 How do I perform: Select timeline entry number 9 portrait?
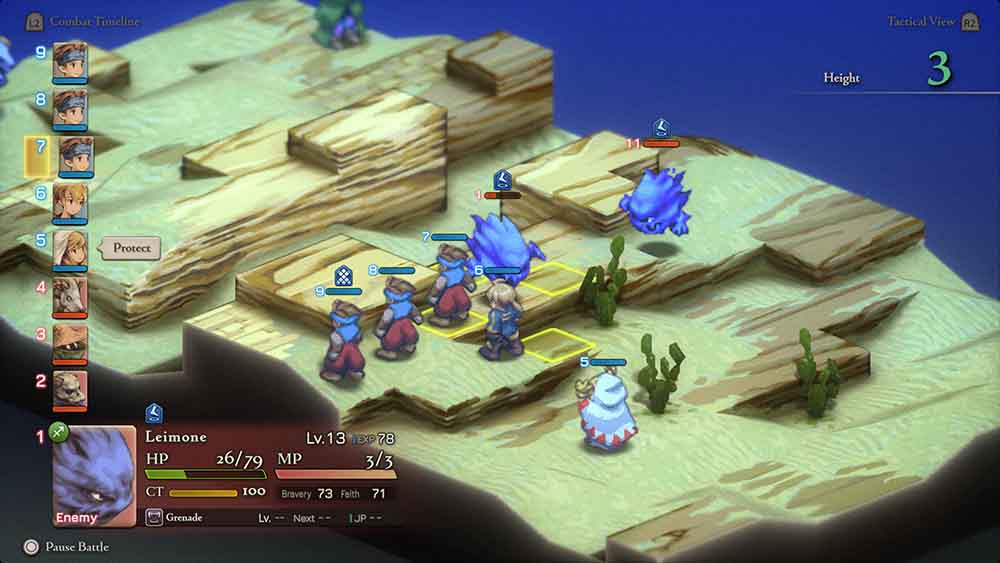[x=70, y=60]
